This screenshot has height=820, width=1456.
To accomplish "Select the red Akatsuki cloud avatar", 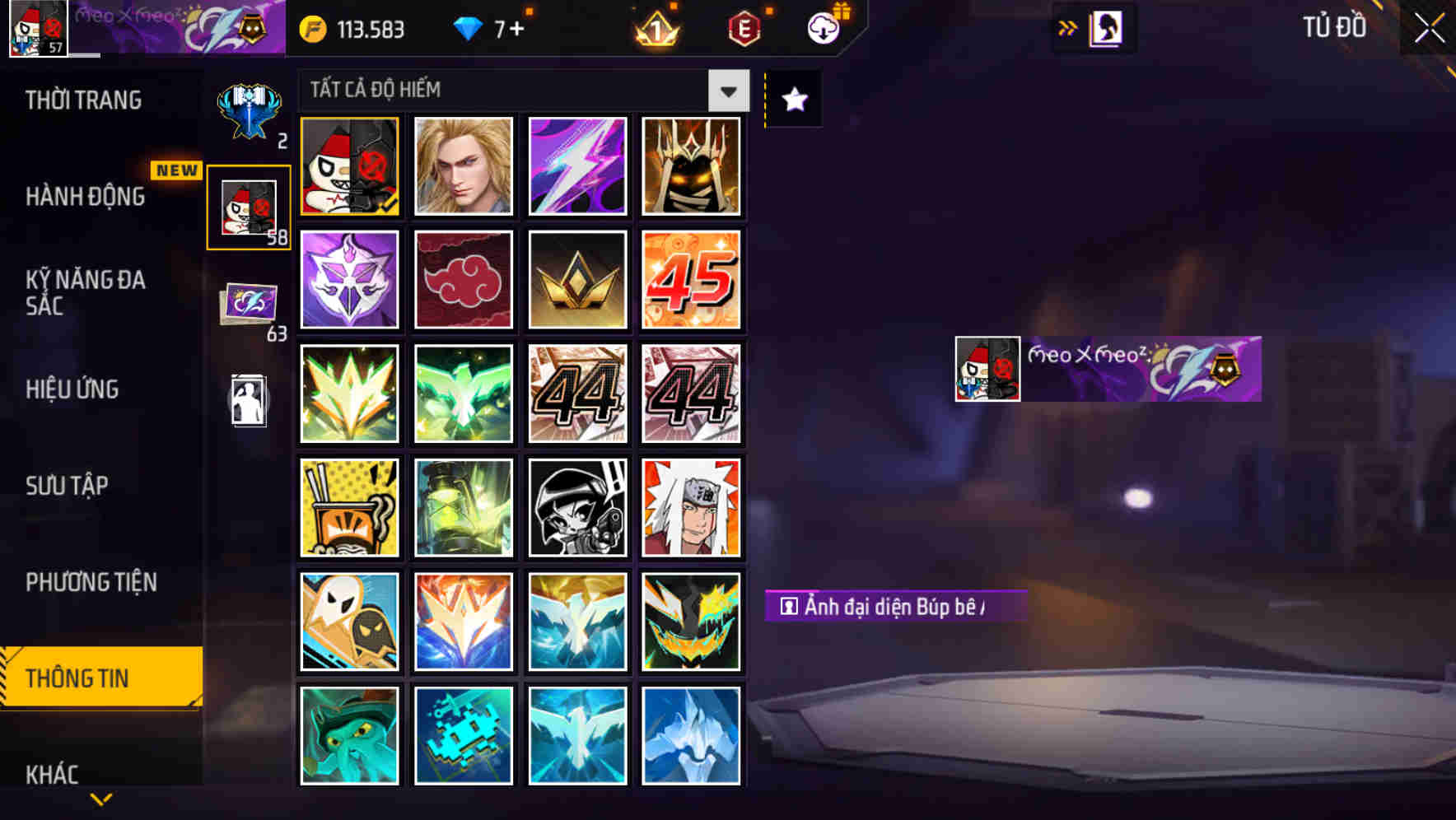I will [x=464, y=280].
